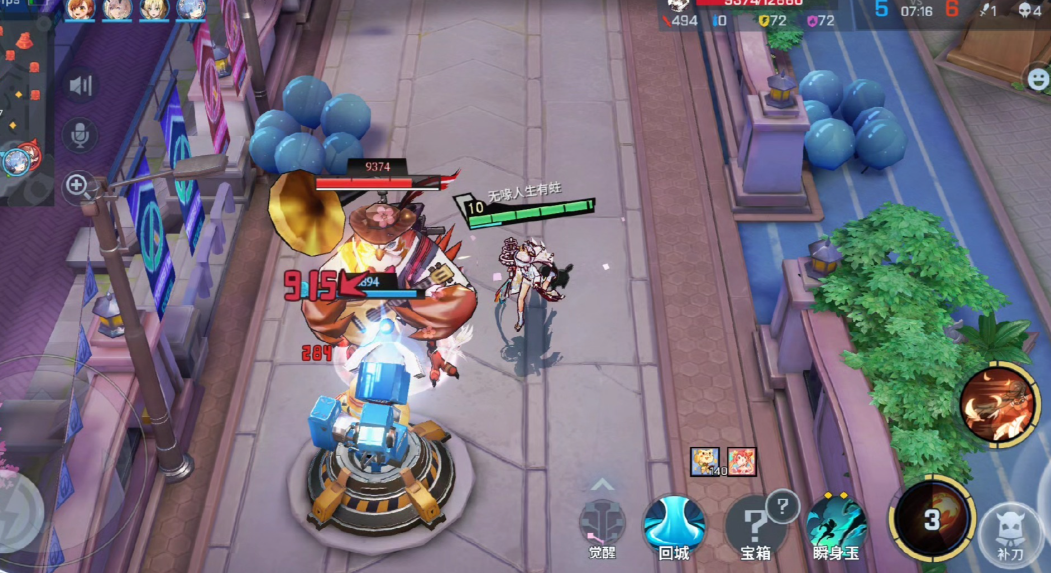The width and height of the screenshot is (1051, 573).
Task: Expand the arrow above the 觉醒 skill
Action: (601, 484)
